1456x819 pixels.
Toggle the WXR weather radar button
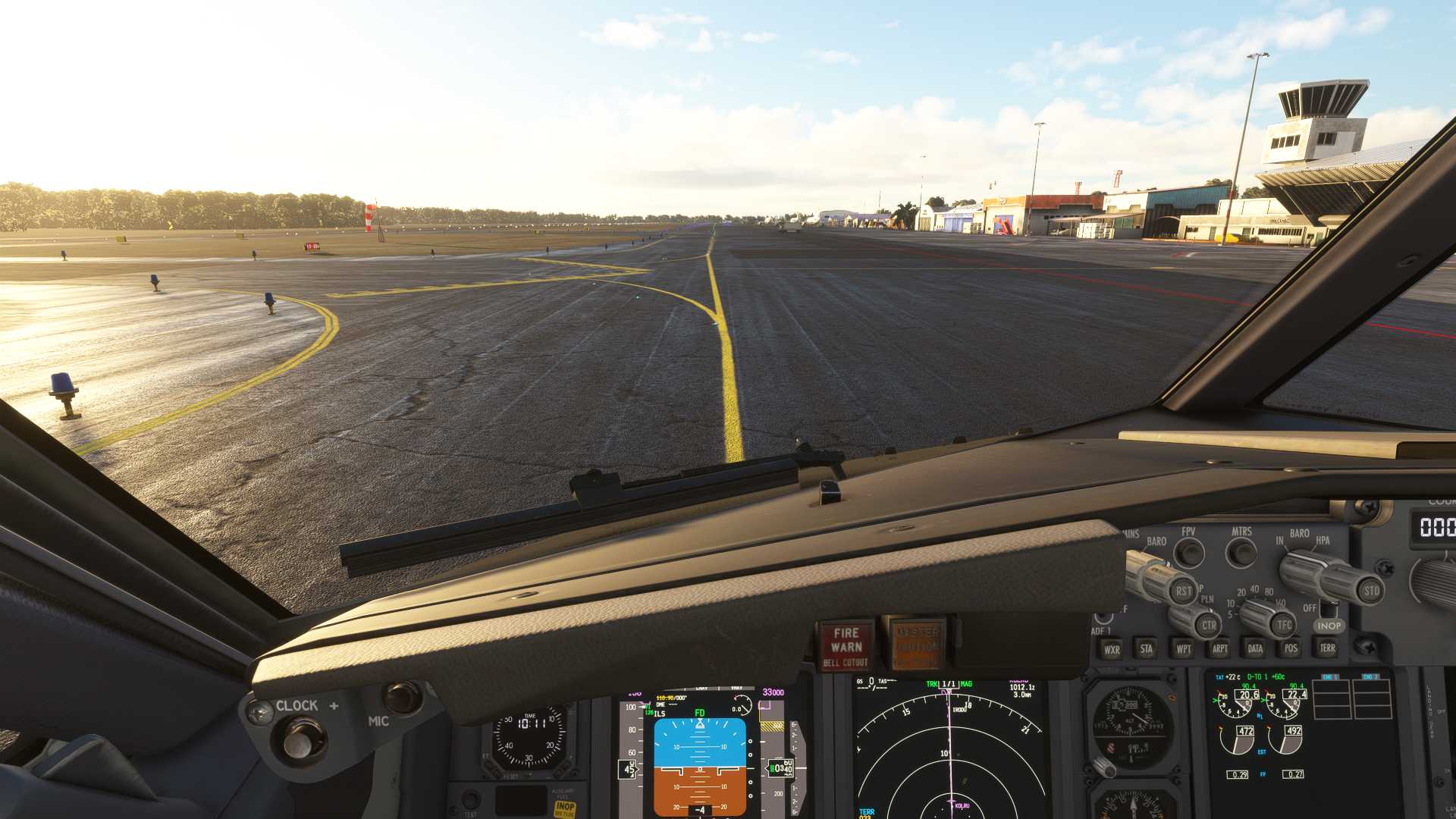click(1112, 649)
